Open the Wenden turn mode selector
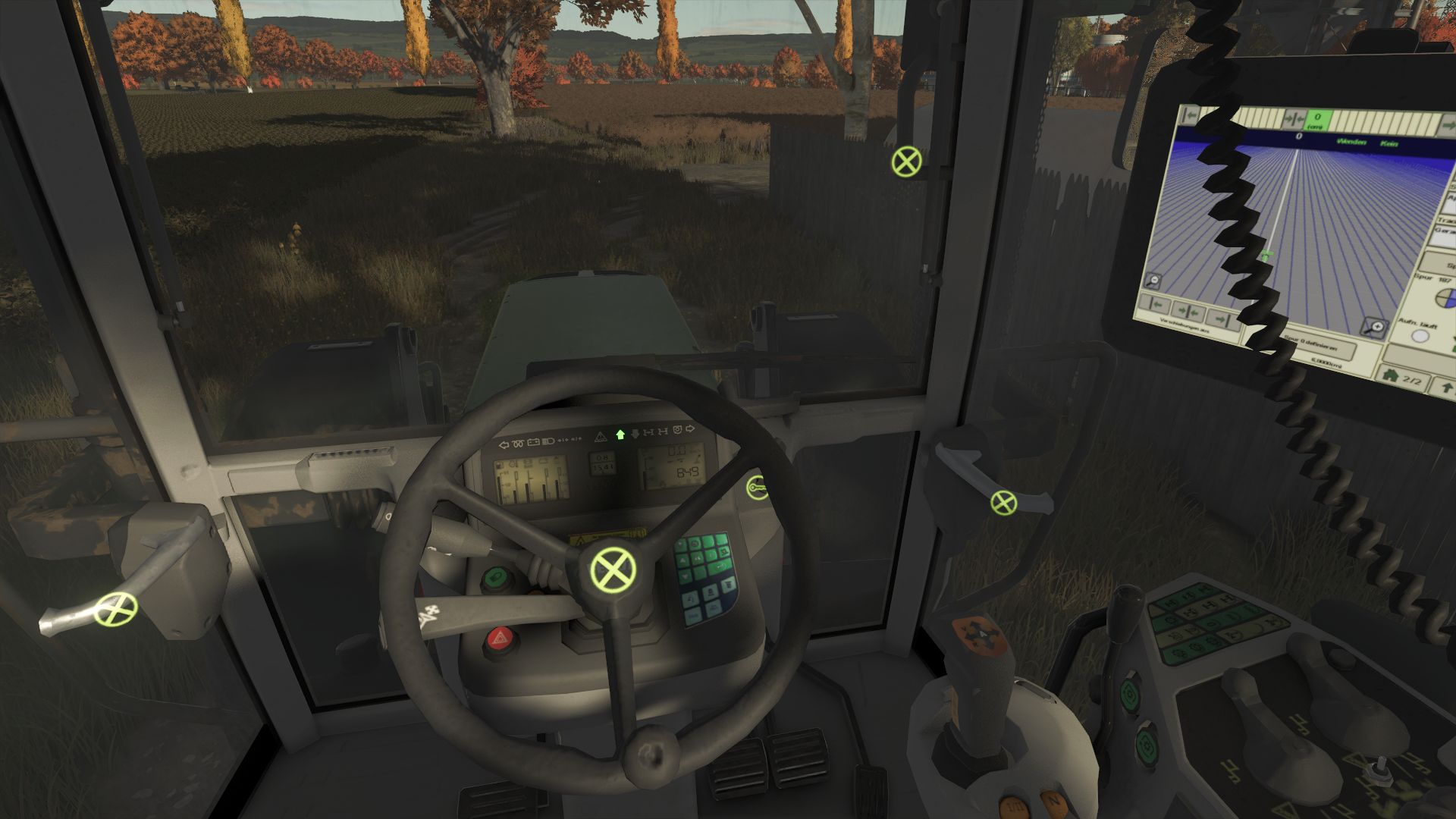Viewport: 1456px width, 819px height. point(1351,143)
